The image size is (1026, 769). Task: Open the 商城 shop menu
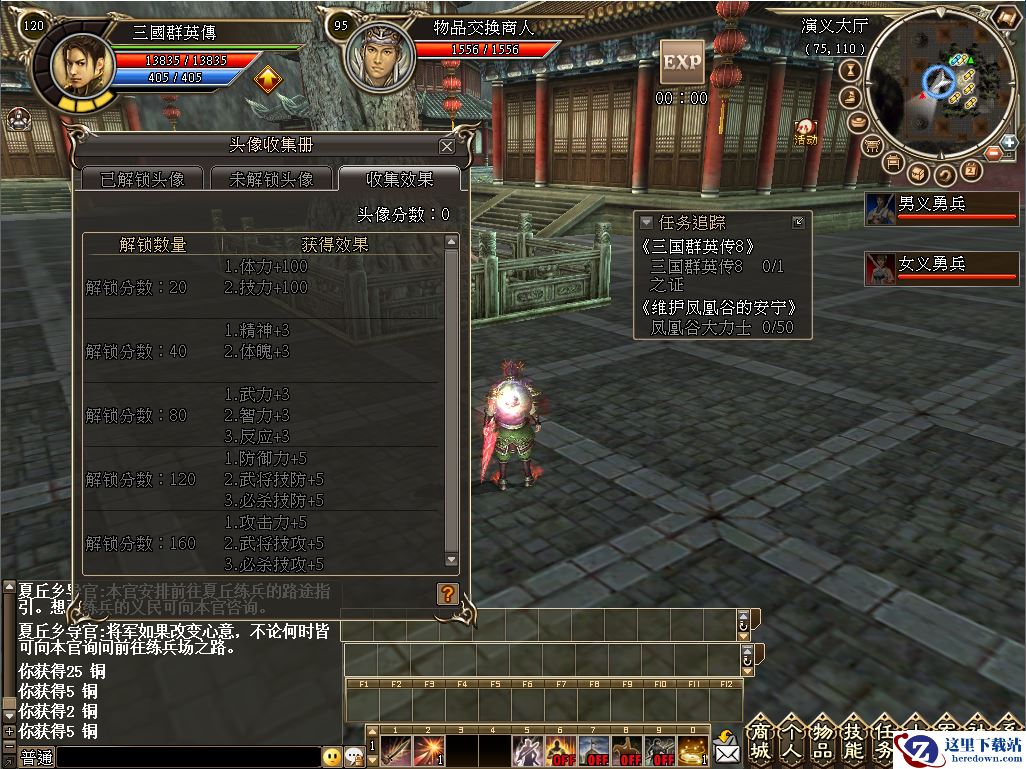[760, 740]
